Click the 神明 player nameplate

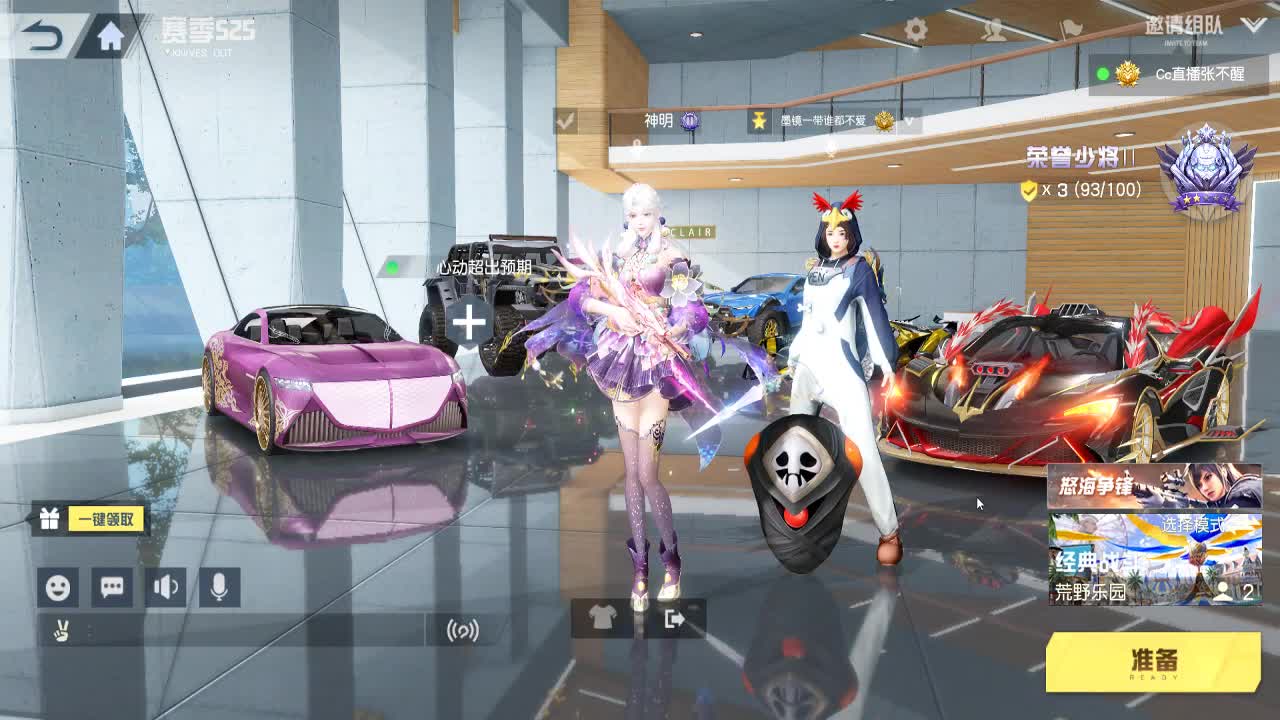[x=660, y=118]
